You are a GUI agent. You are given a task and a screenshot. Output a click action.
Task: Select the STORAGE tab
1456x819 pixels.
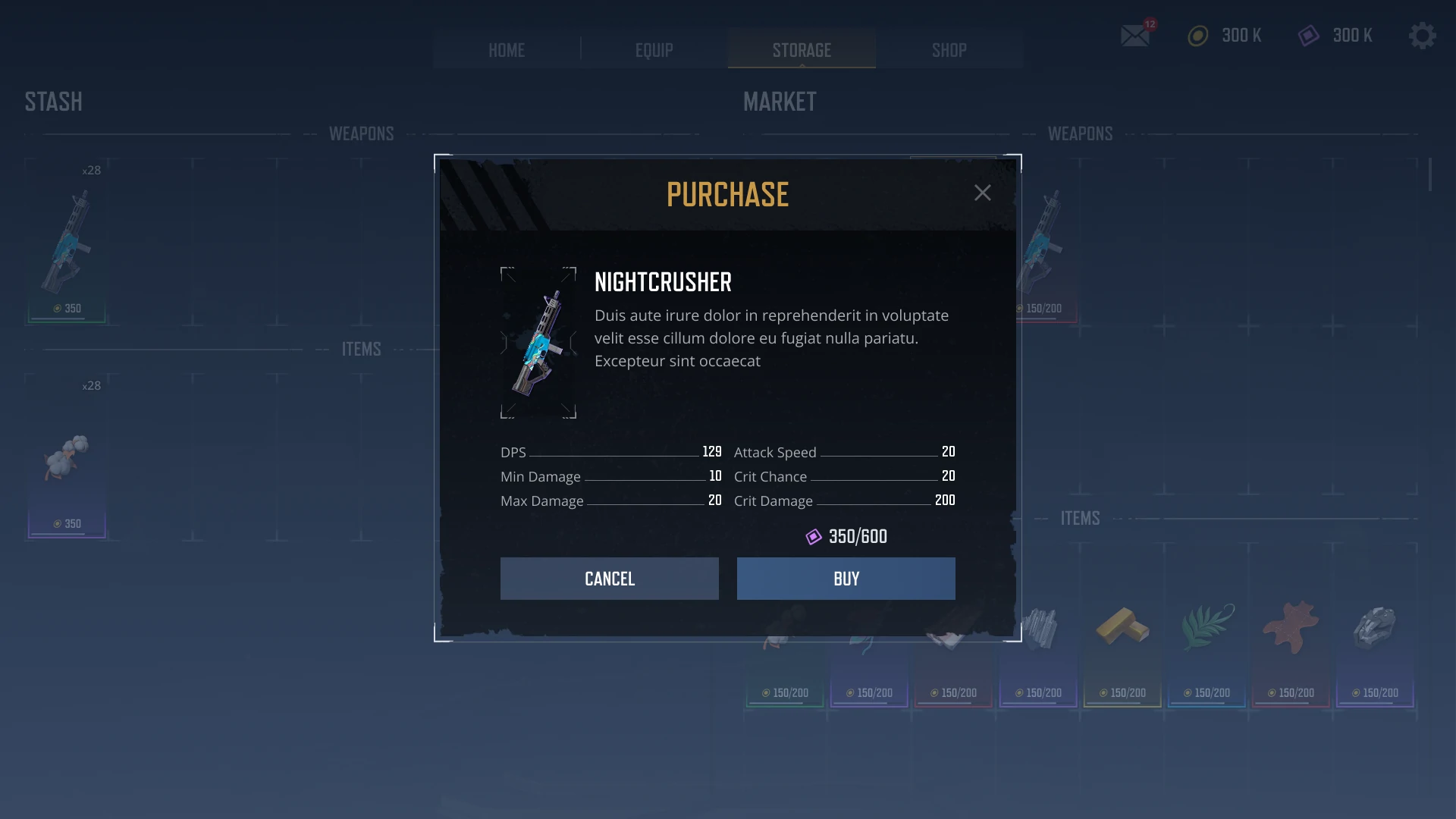tap(802, 50)
